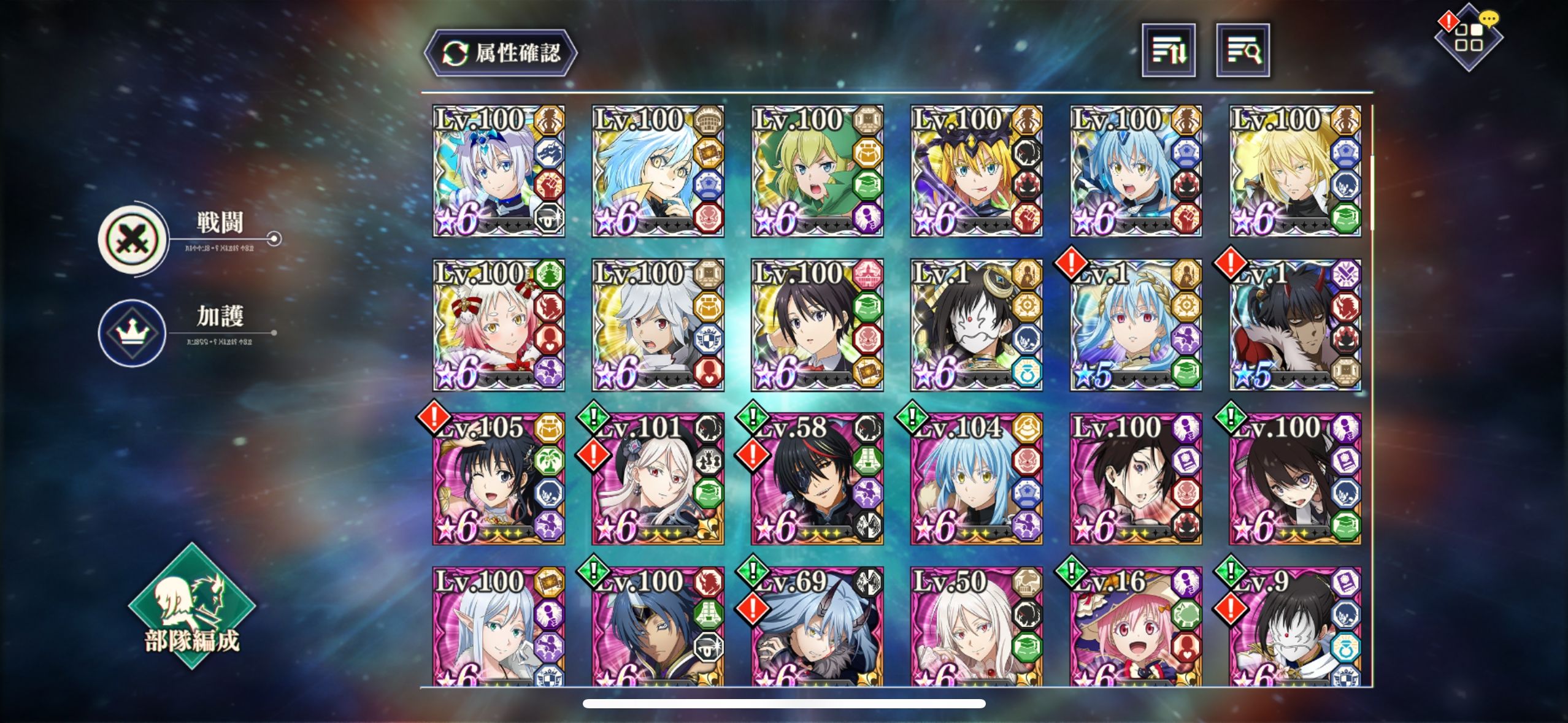
Task: Open 部隊編成 party formation
Action: [191, 607]
